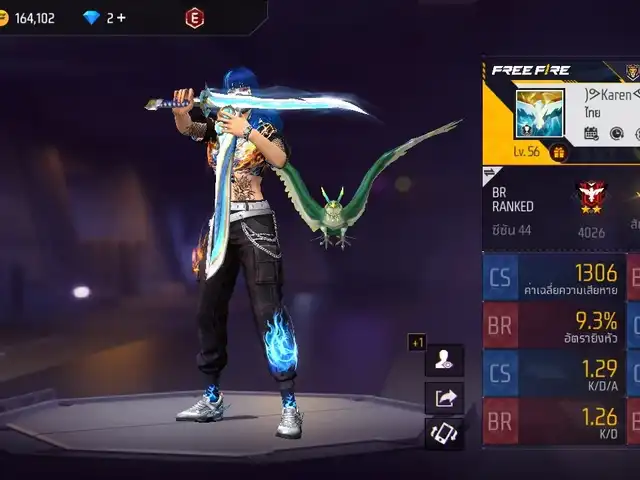
Task: Share the profile with the arrow button
Action: (x=444, y=397)
